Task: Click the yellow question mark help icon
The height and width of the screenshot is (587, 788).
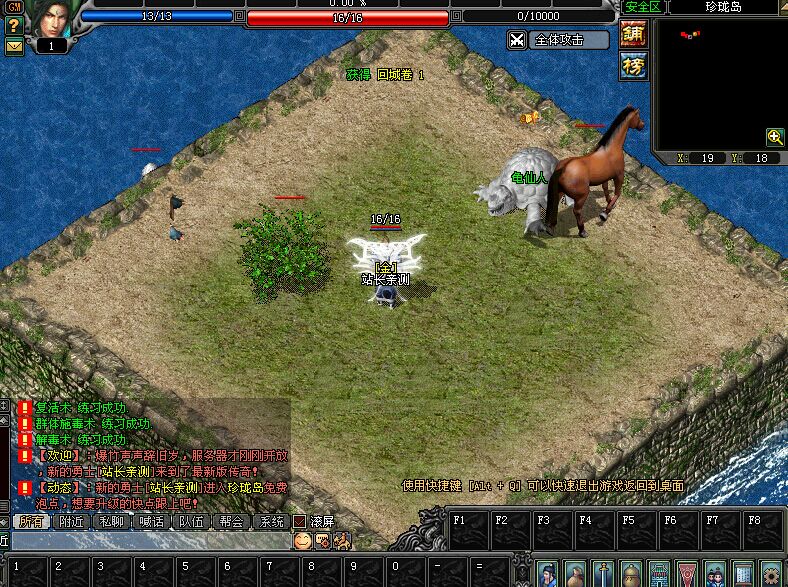Action: pos(14,26)
